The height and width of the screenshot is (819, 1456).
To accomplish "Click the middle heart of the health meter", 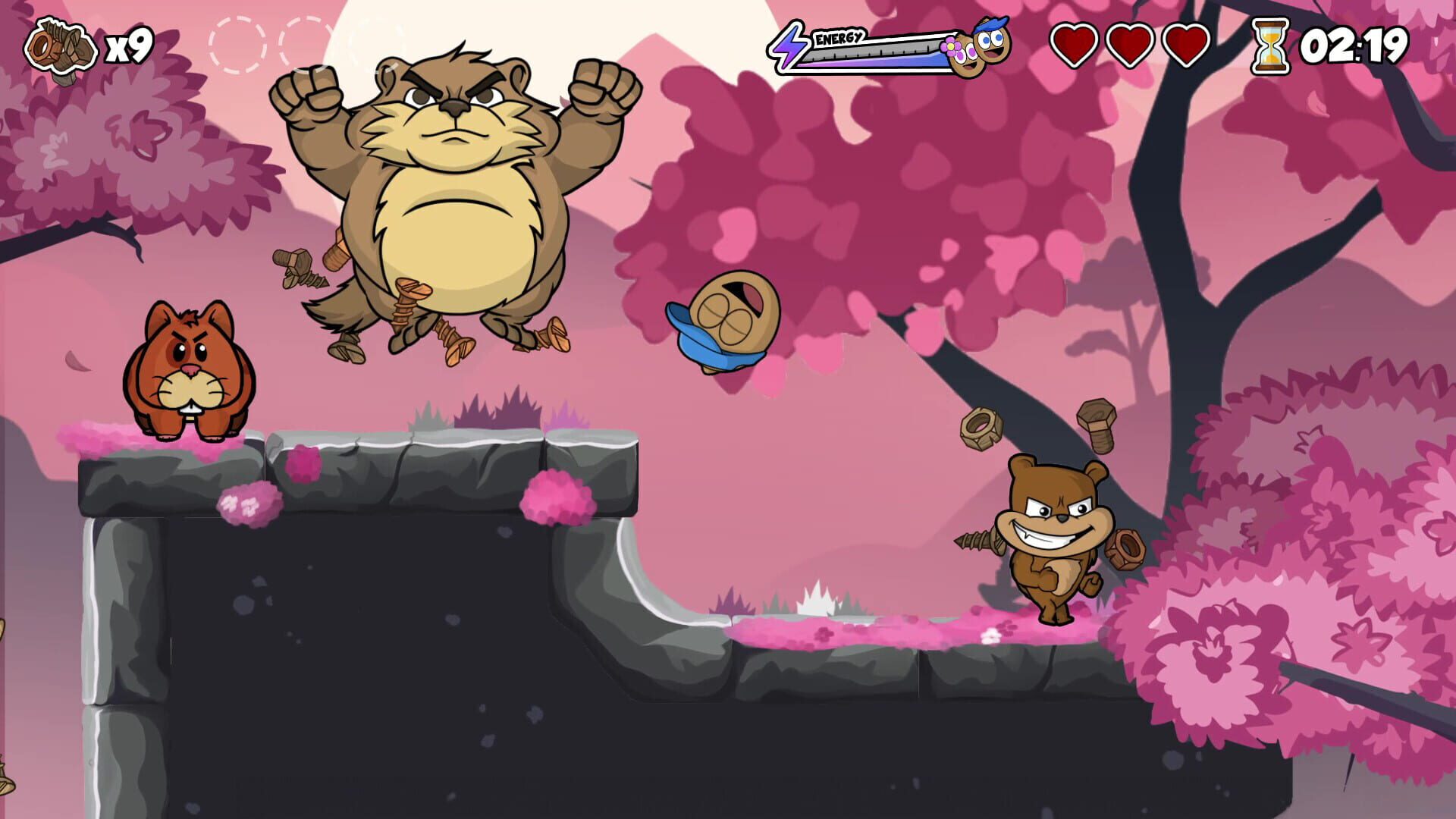I will (1133, 45).
